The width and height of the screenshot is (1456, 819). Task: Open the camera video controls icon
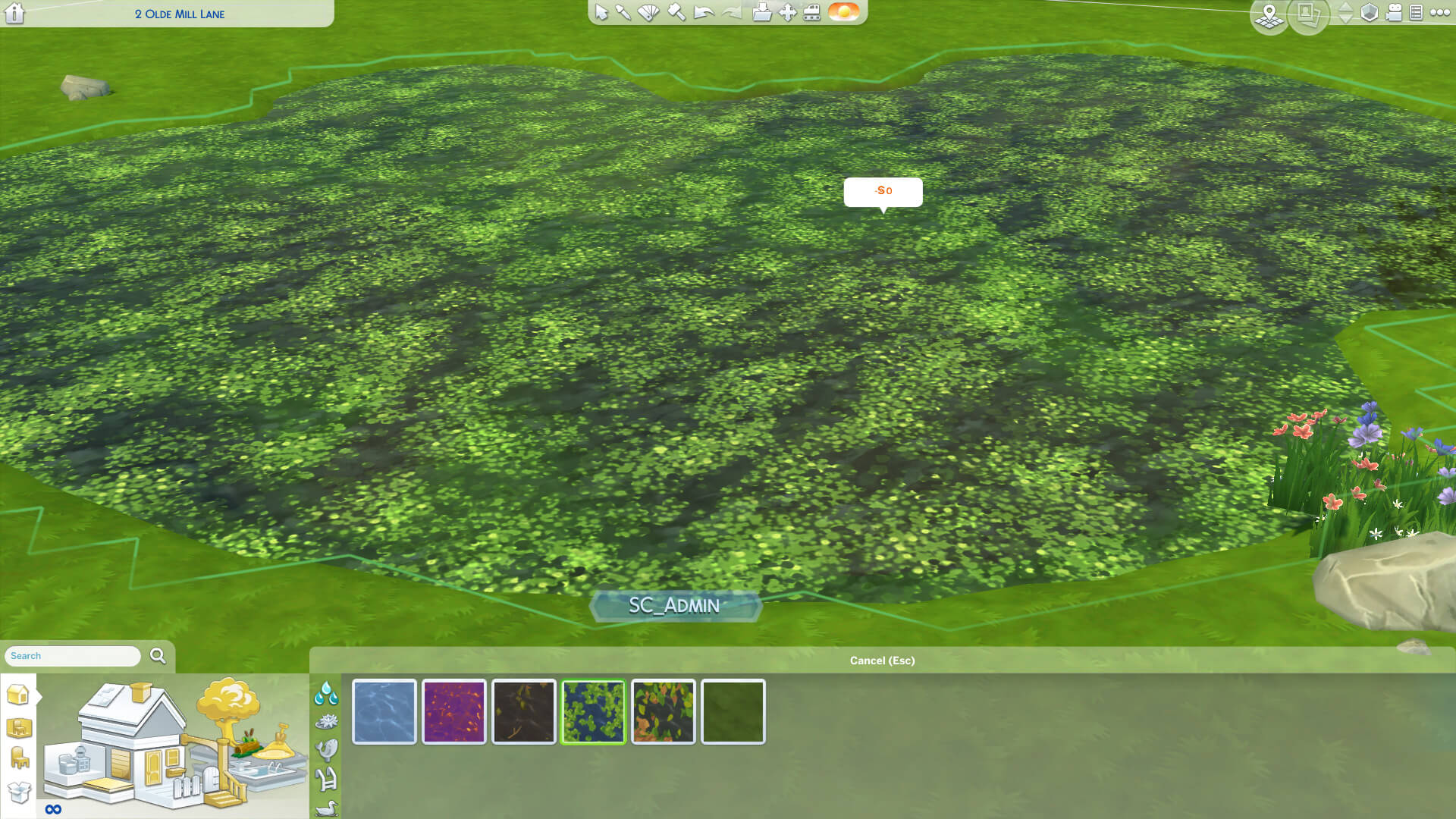click(1394, 13)
